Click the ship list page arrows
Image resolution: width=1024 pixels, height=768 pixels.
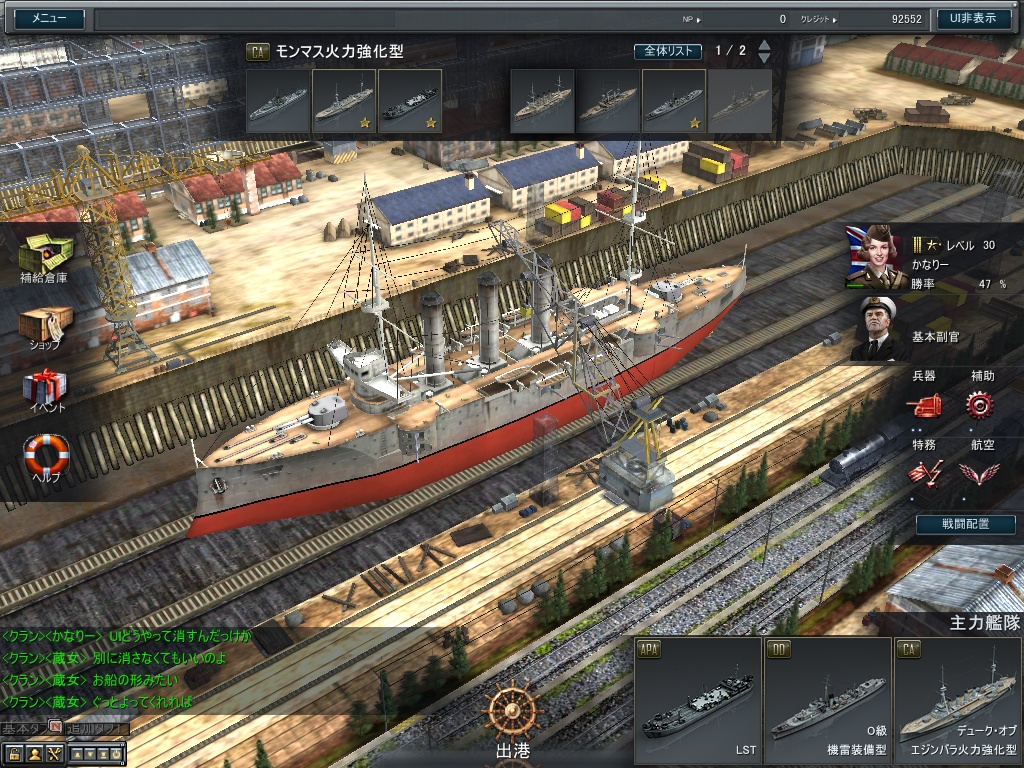coord(764,51)
